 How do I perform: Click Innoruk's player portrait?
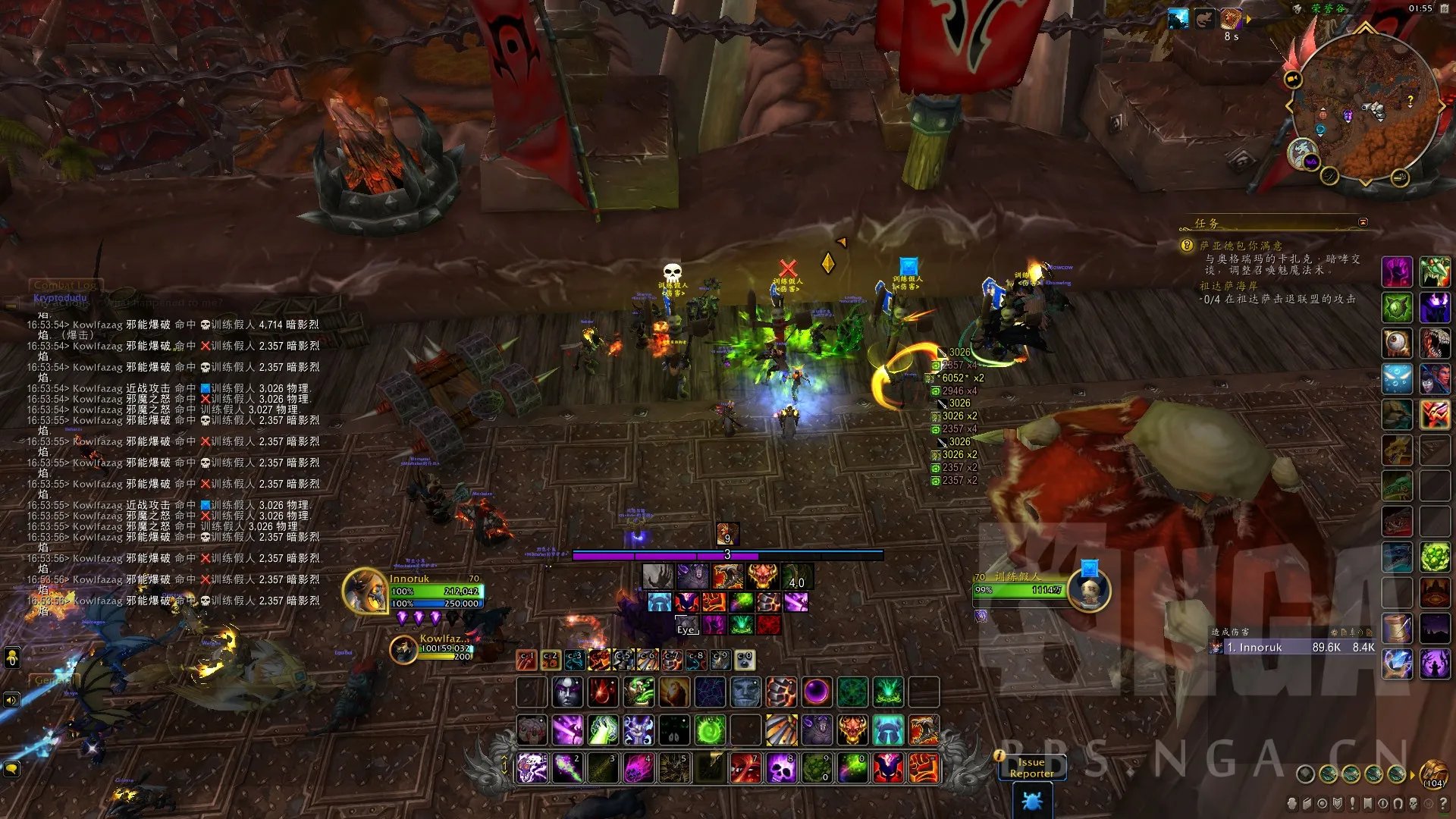pyautogui.click(x=366, y=591)
